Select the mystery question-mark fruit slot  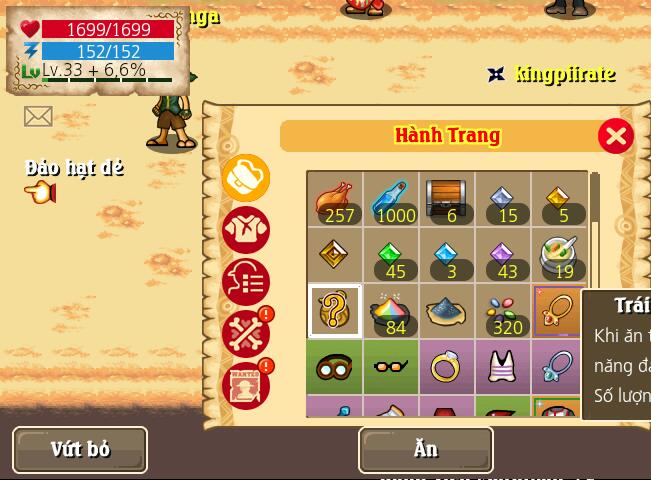tap(335, 312)
